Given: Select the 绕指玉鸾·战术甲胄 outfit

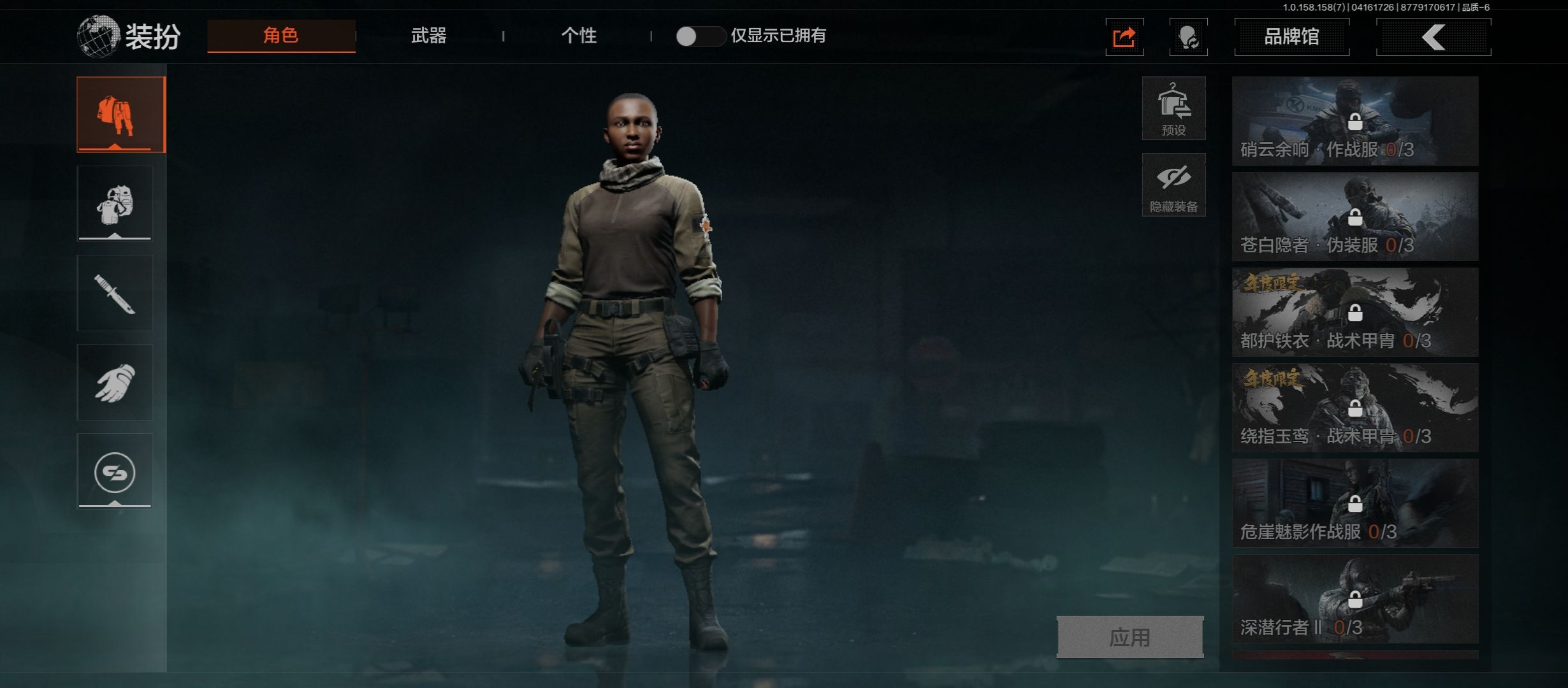Looking at the screenshot, I should tap(1355, 408).
